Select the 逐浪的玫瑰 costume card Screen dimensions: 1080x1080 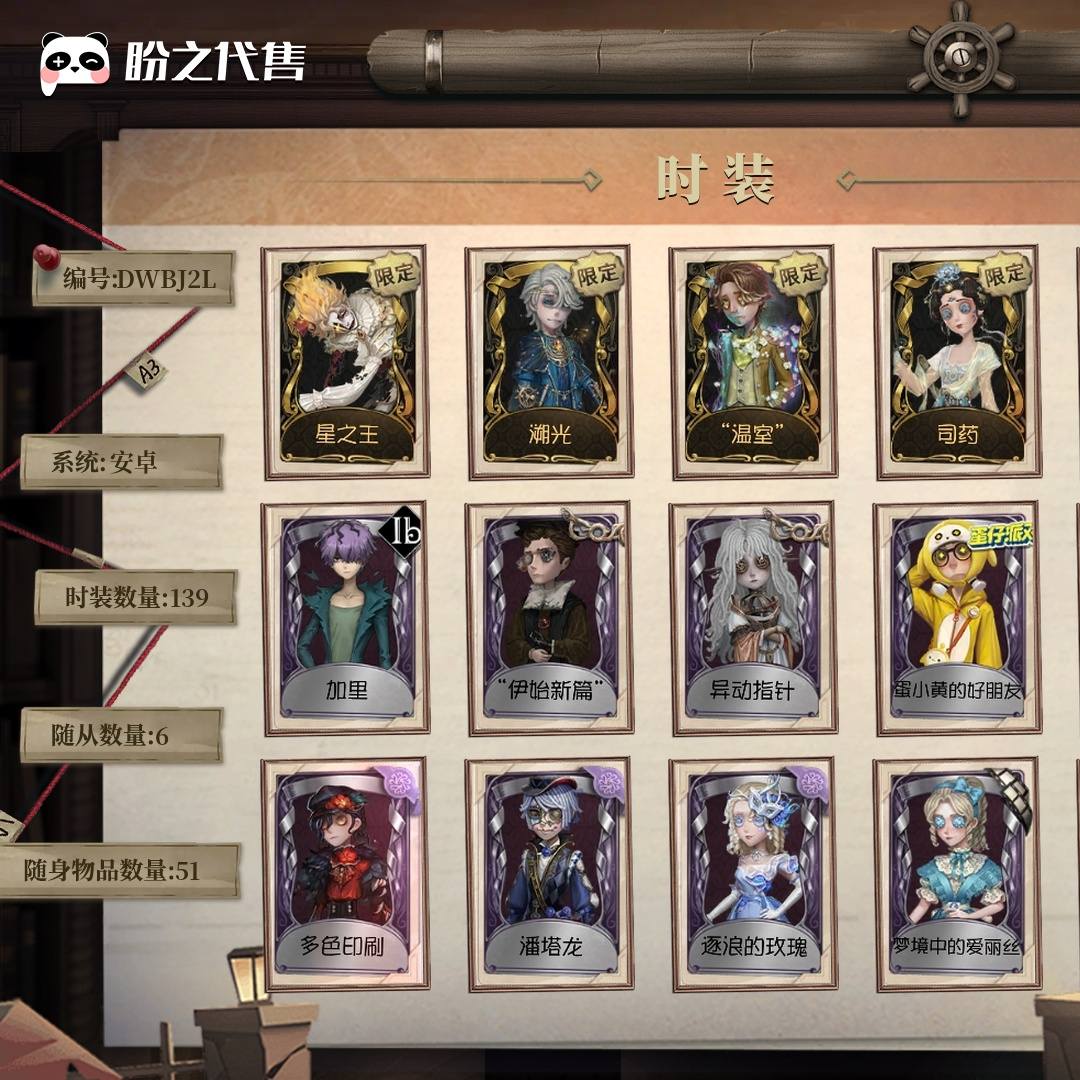pyautogui.click(x=753, y=874)
